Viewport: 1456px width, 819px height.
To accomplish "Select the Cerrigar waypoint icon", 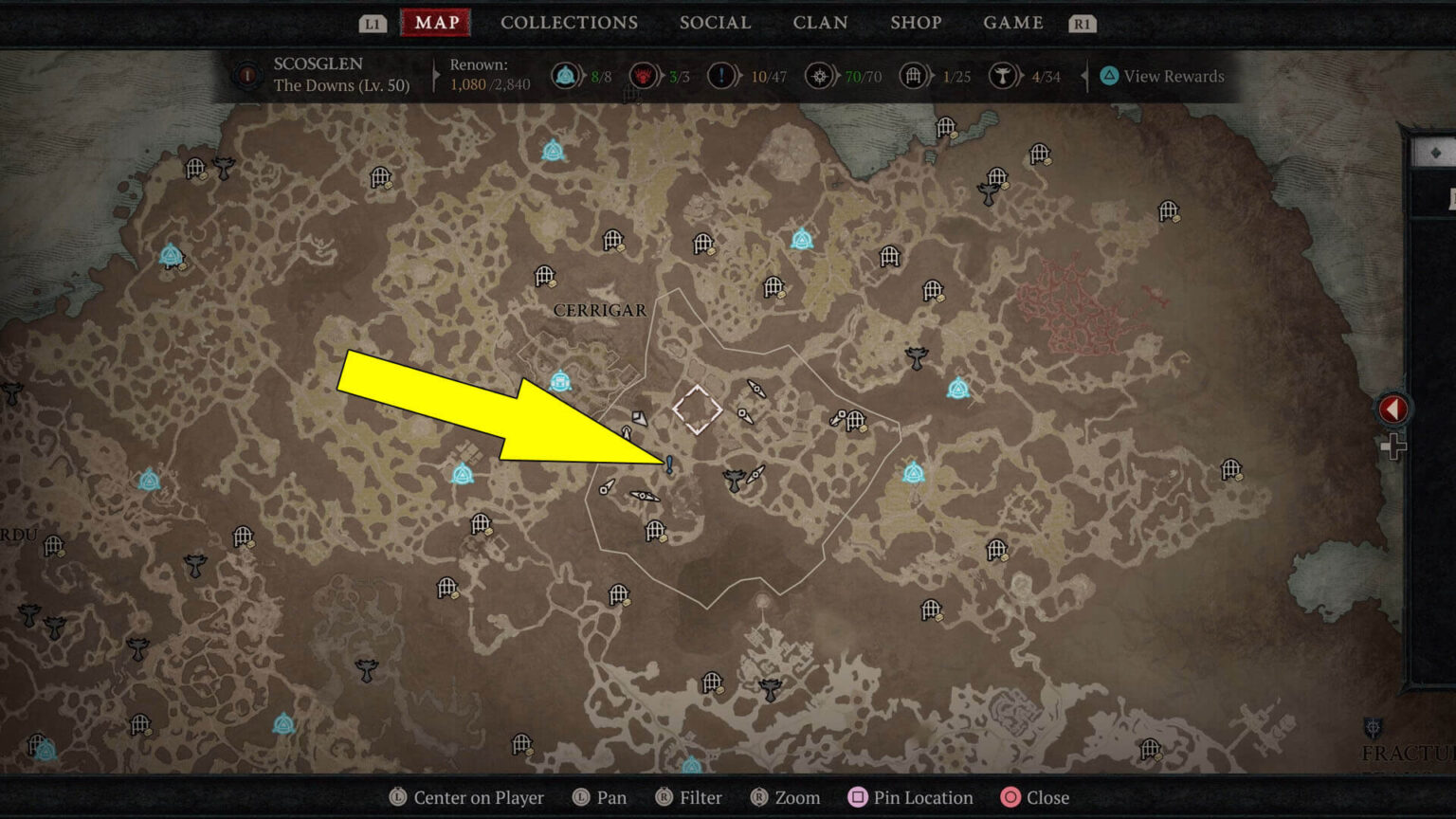I will point(561,379).
